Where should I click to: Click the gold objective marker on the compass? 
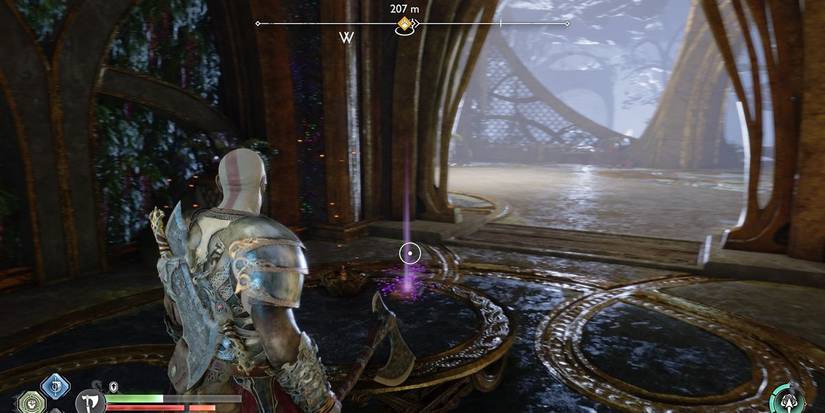405,23
